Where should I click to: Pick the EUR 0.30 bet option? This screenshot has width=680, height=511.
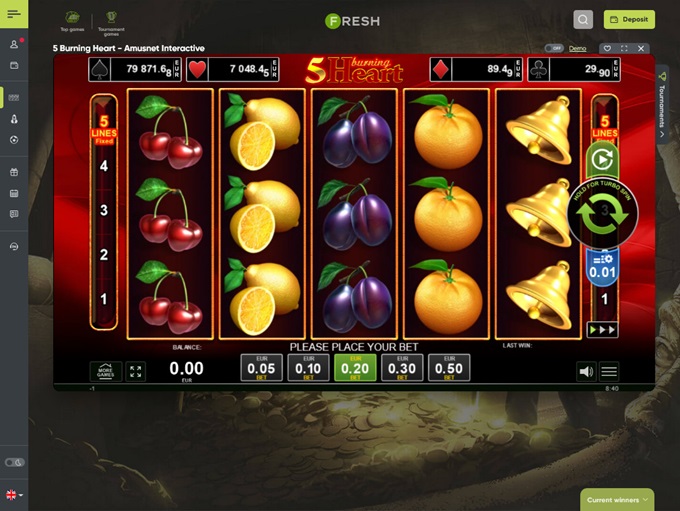[402, 367]
